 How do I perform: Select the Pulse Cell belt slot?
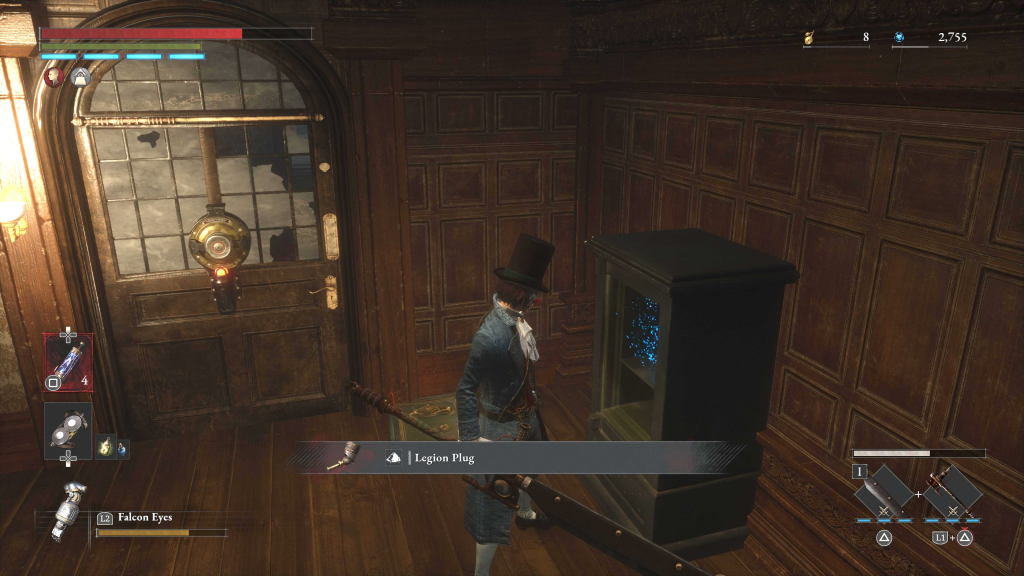[x=68, y=358]
